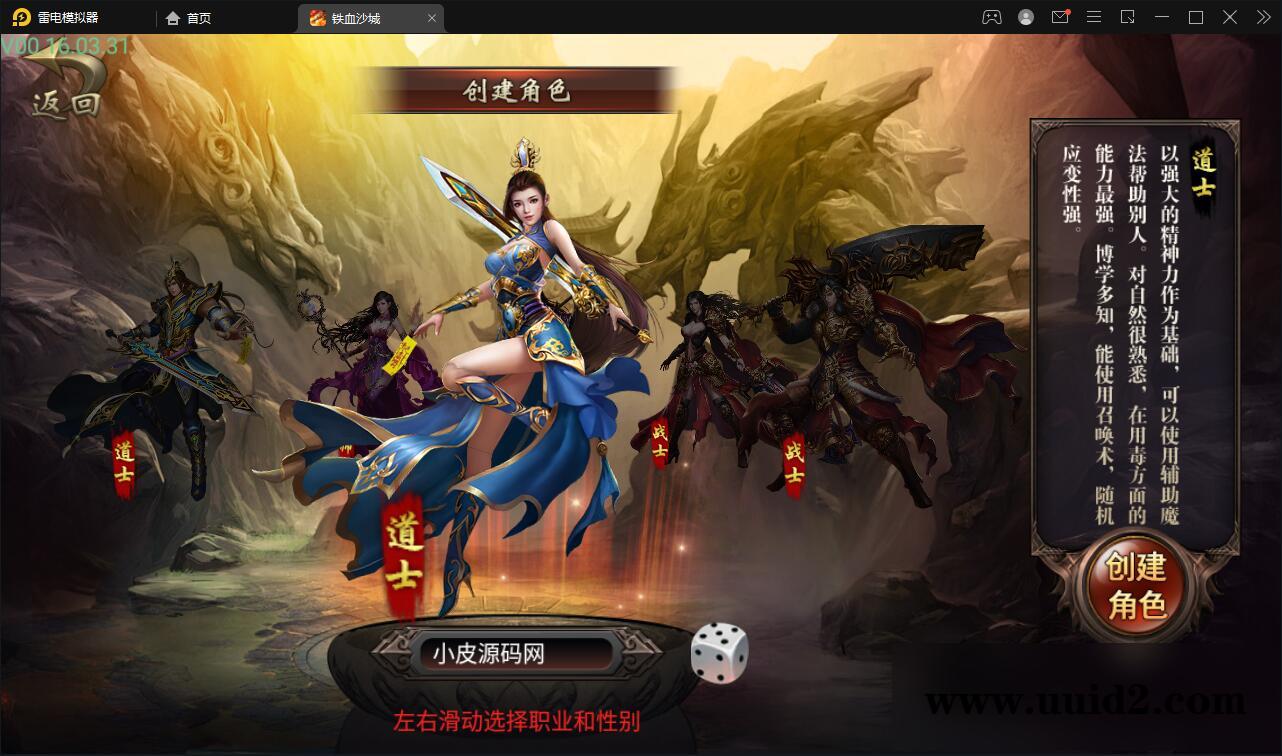Click the dice to randomize character name
Image resolution: width=1282 pixels, height=756 pixels.
click(x=722, y=650)
